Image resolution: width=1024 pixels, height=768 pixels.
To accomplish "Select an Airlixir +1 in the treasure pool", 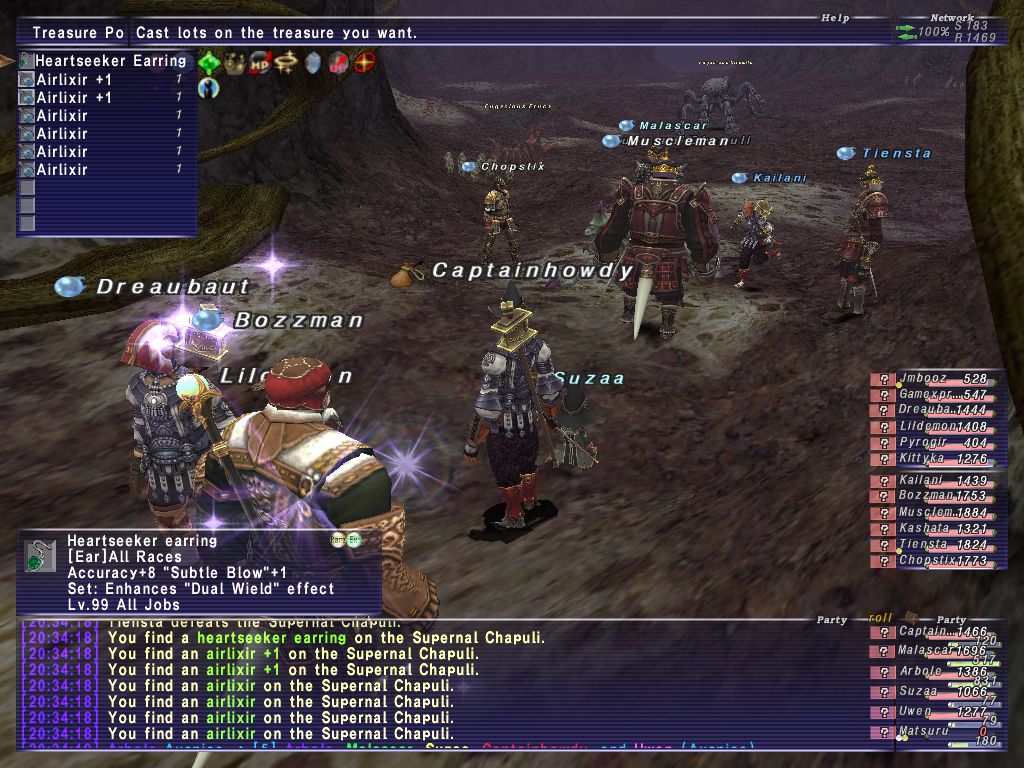I will [x=74, y=79].
